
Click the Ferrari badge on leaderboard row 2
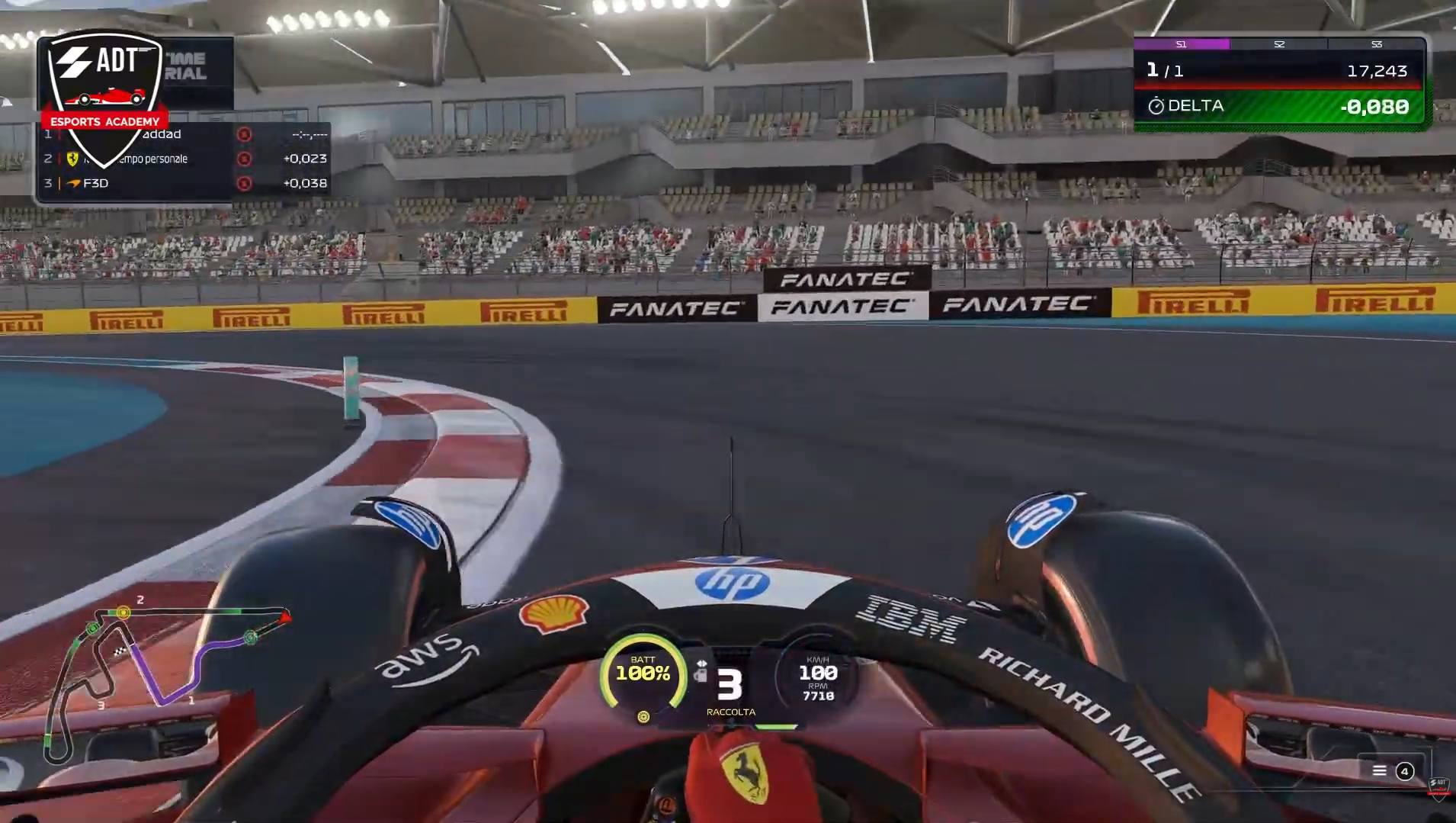click(72, 159)
